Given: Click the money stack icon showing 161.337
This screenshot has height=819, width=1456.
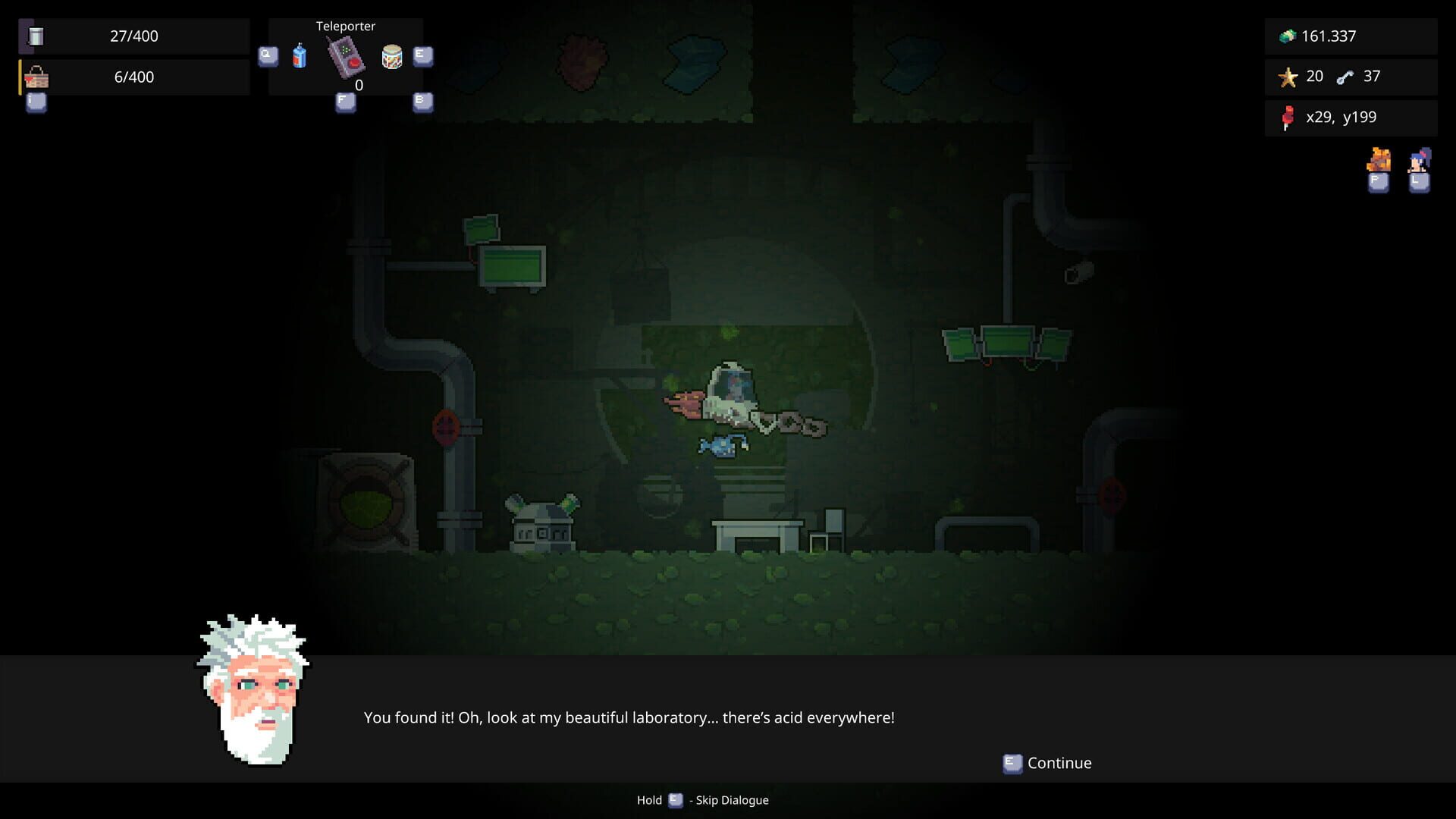Looking at the screenshot, I should [x=1287, y=35].
